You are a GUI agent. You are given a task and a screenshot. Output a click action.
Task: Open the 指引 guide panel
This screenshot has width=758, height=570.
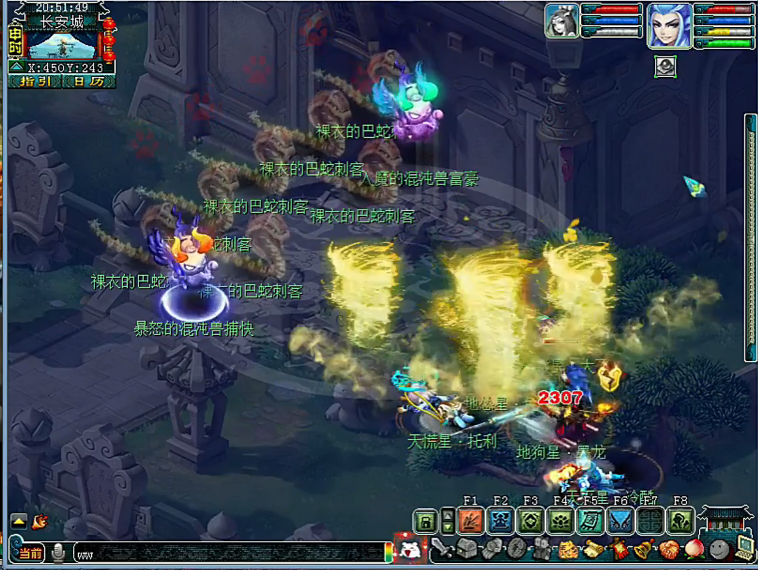(x=34, y=82)
